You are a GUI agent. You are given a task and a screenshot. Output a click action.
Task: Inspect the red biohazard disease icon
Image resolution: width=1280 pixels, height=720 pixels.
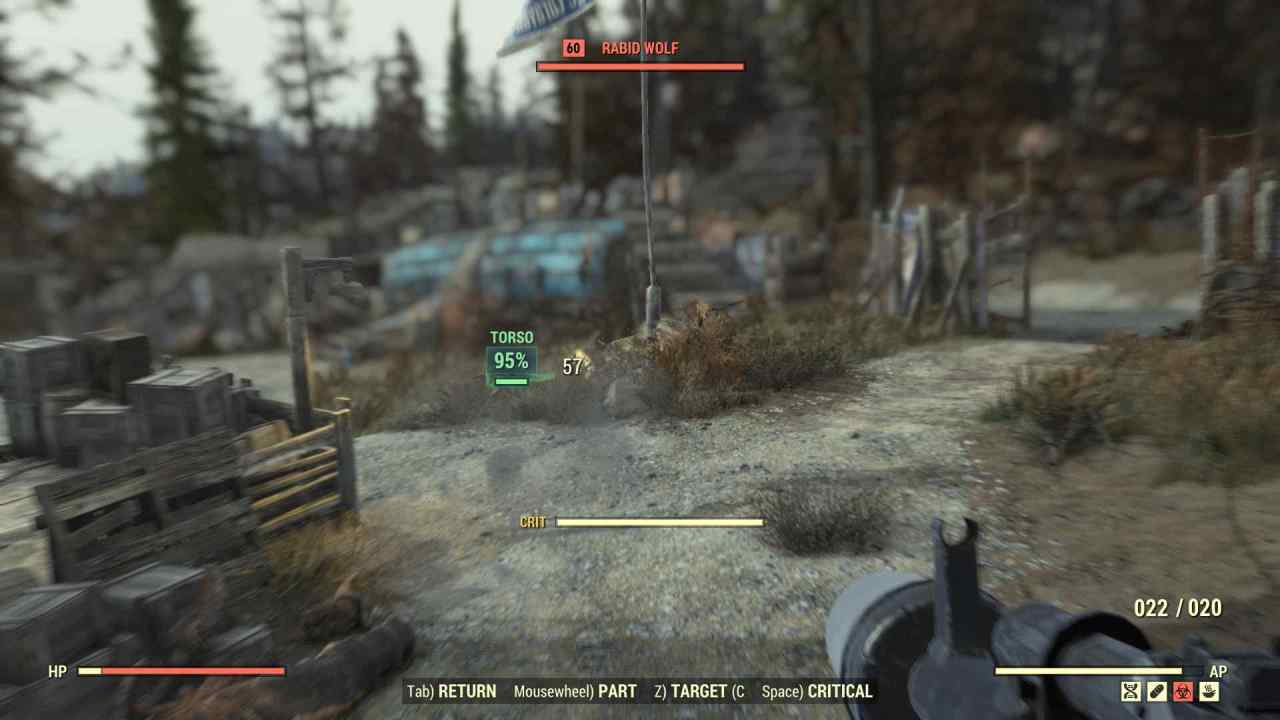1183,692
